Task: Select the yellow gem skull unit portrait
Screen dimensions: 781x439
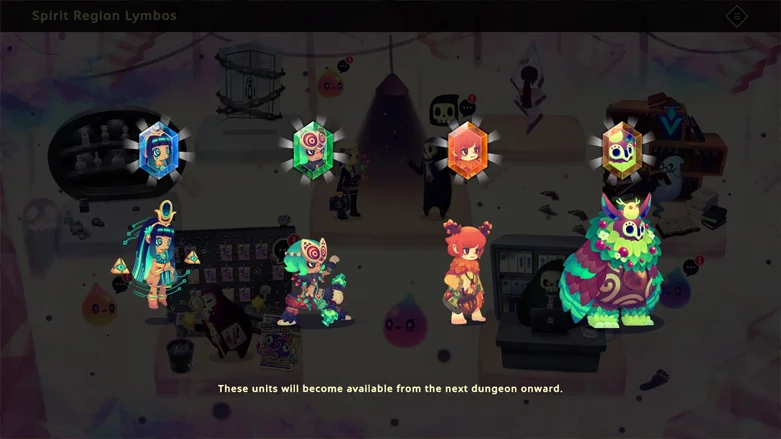Action: coord(621,150)
